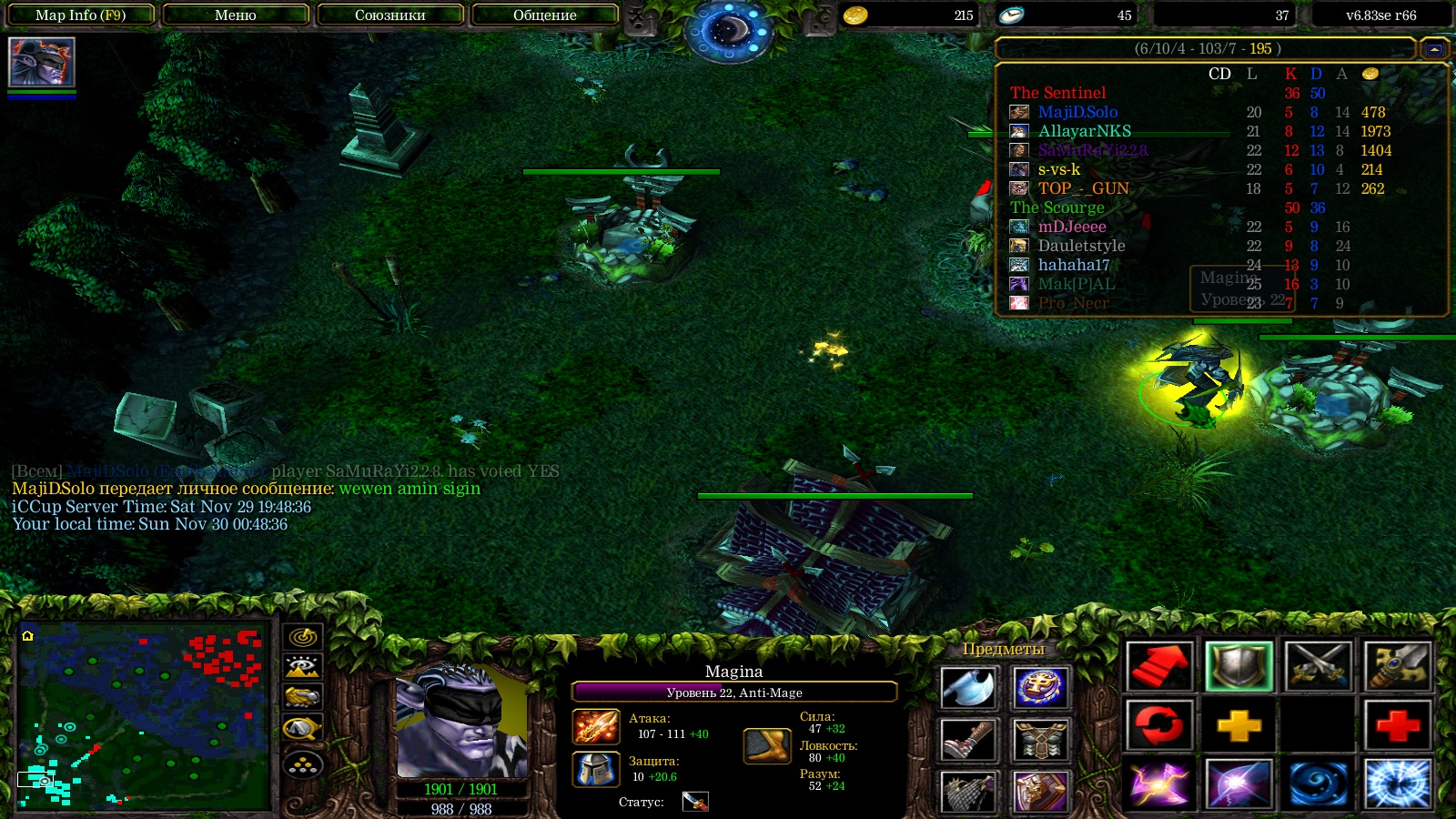This screenshot has width=1456, height=819.
Task: Open the Map Info (F9) menu
Action: [x=80, y=15]
